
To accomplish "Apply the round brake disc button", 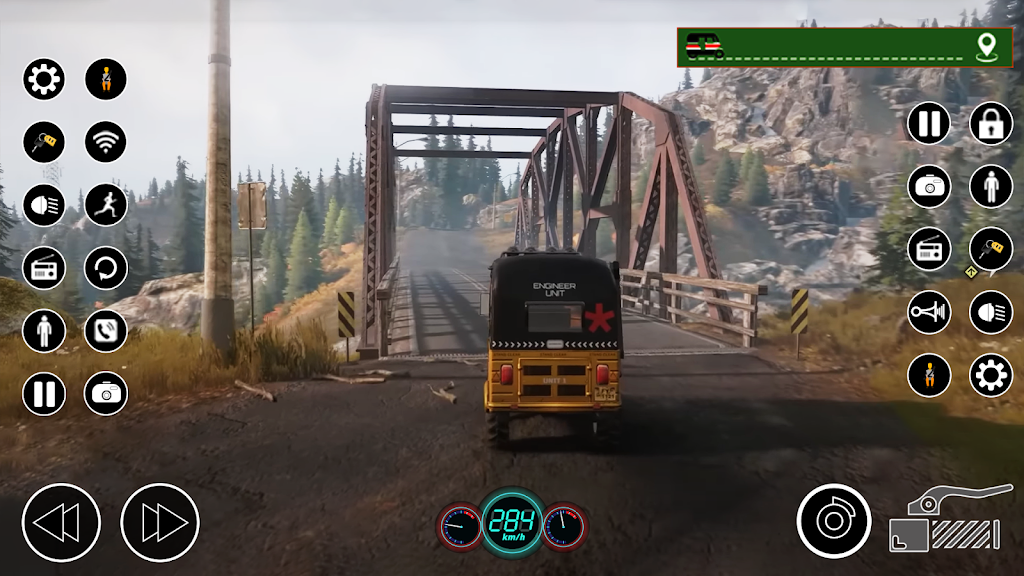I will pyautogui.click(x=834, y=521).
